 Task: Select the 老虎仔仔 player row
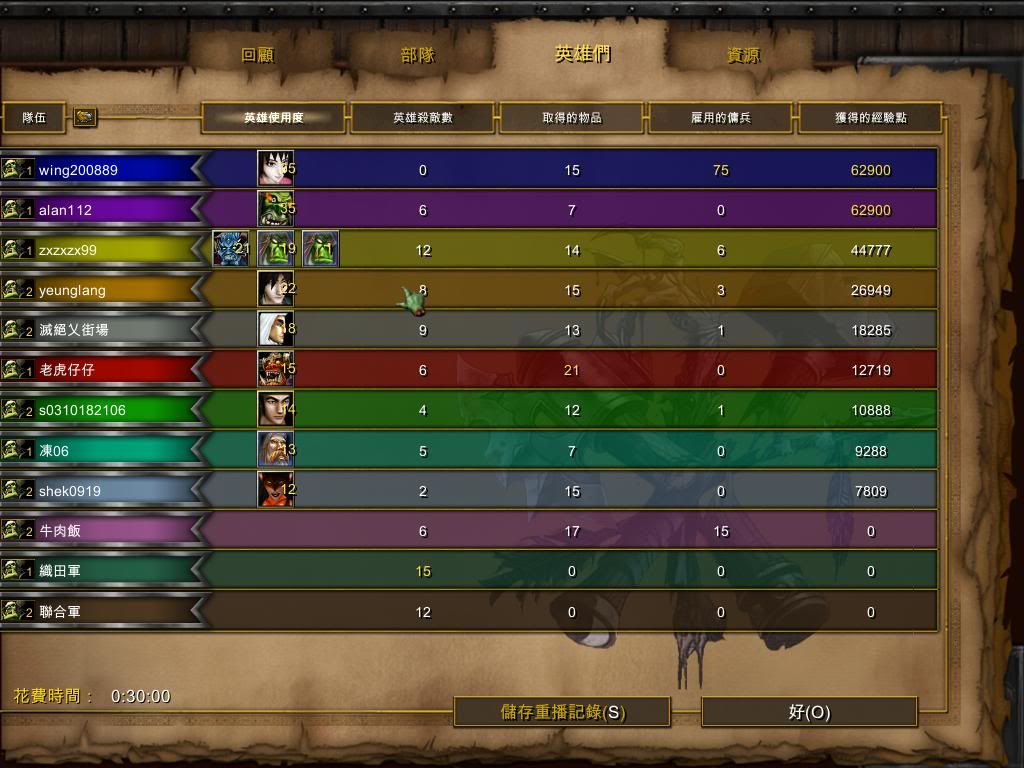click(100, 370)
